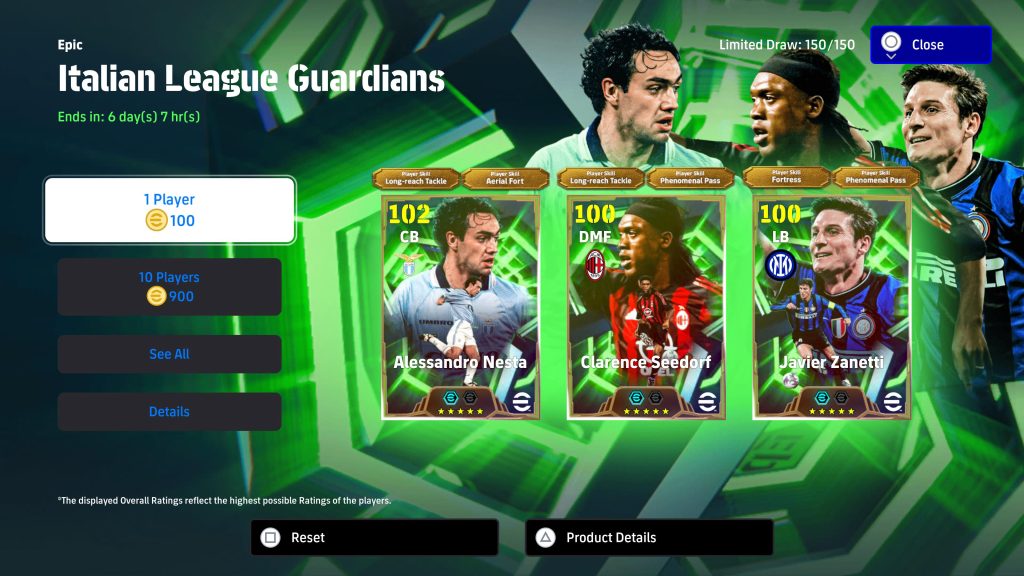Select the Clarence Seedorf player card

click(x=646, y=306)
